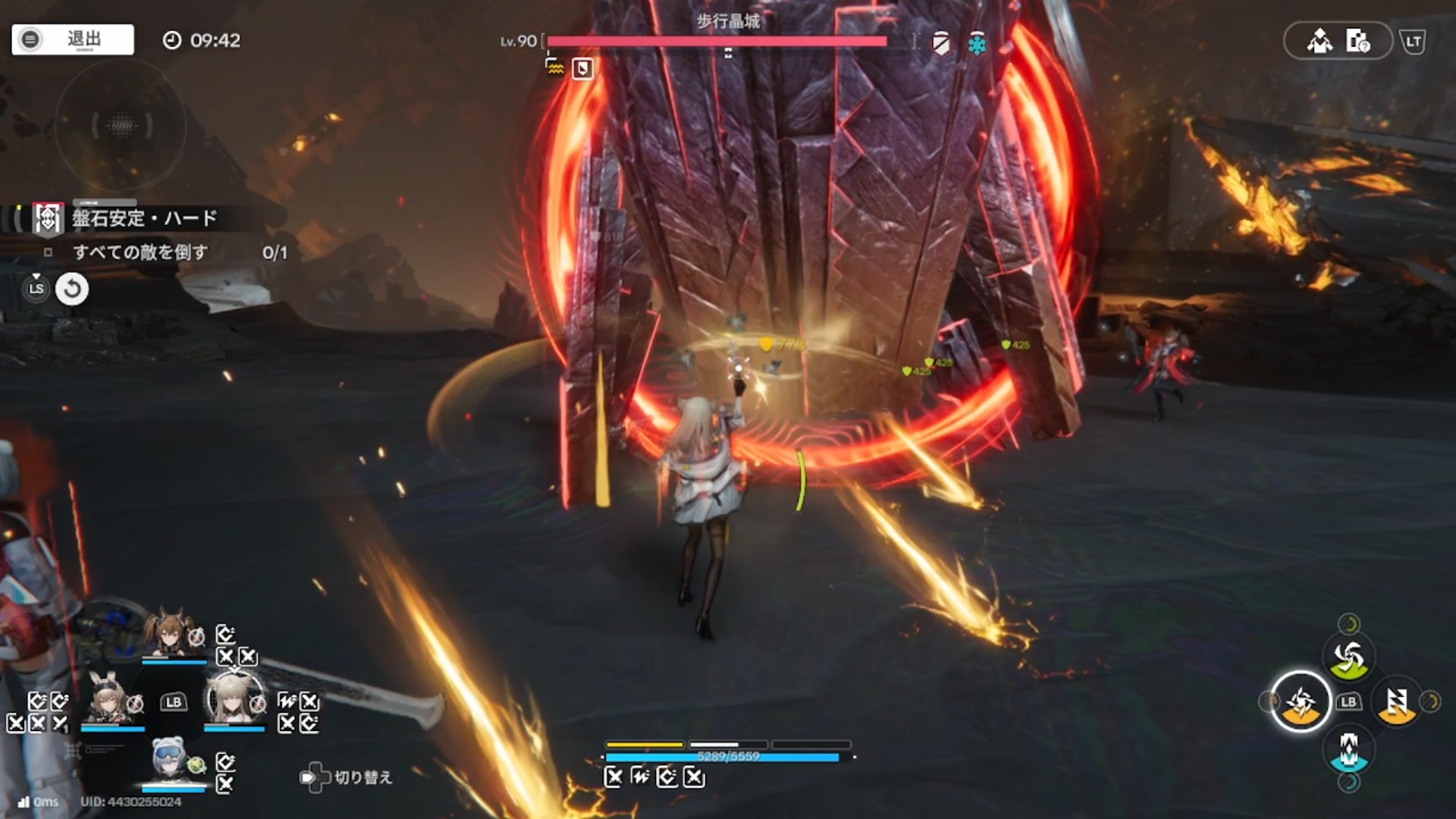Image resolution: width=1456 pixels, height=819 pixels.
Task: Activate the highlighted orange shuriken skill
Action: [1301, 702]
